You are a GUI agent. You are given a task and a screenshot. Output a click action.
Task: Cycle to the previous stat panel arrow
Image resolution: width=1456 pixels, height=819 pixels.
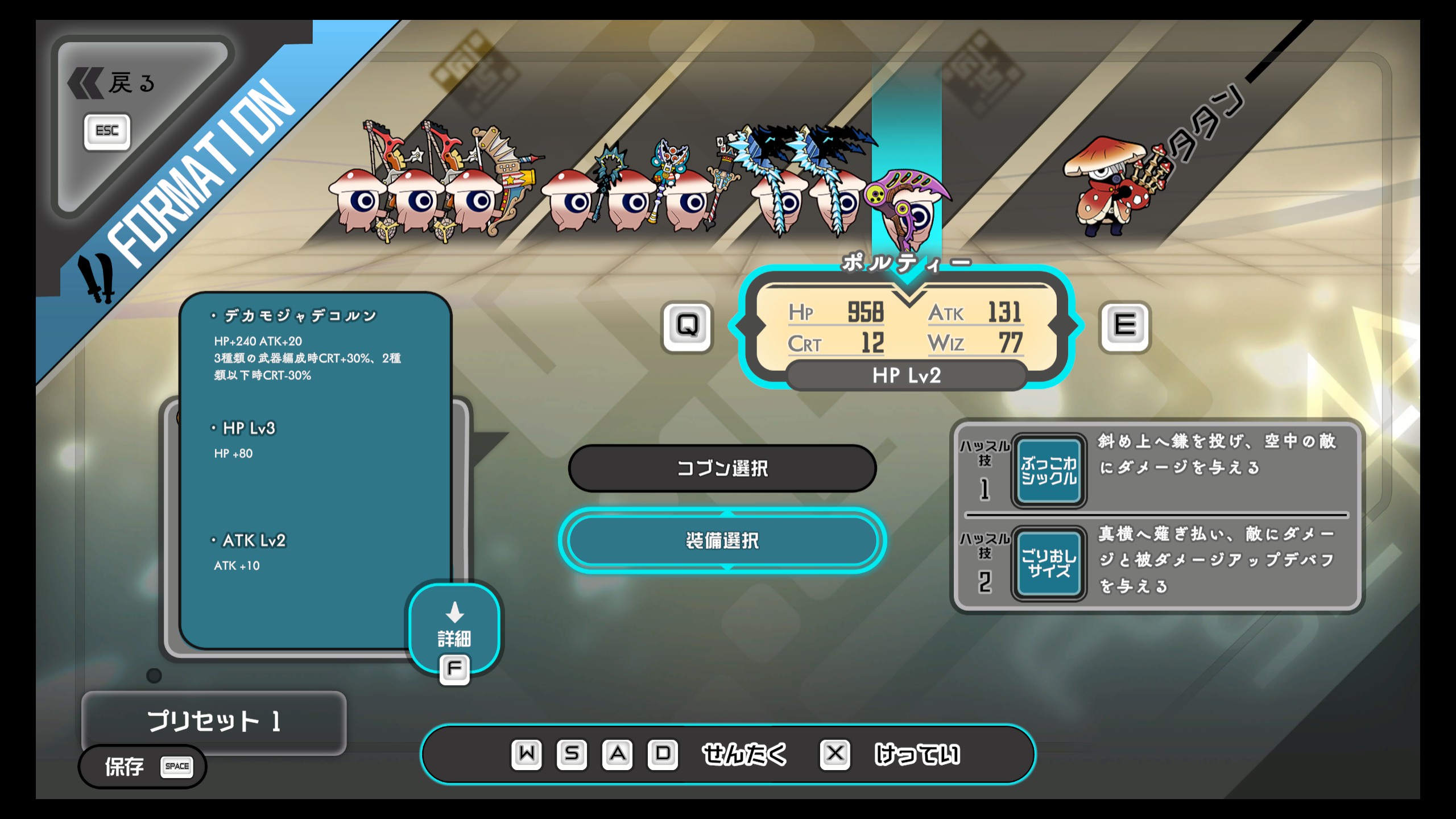coord(687,326)
